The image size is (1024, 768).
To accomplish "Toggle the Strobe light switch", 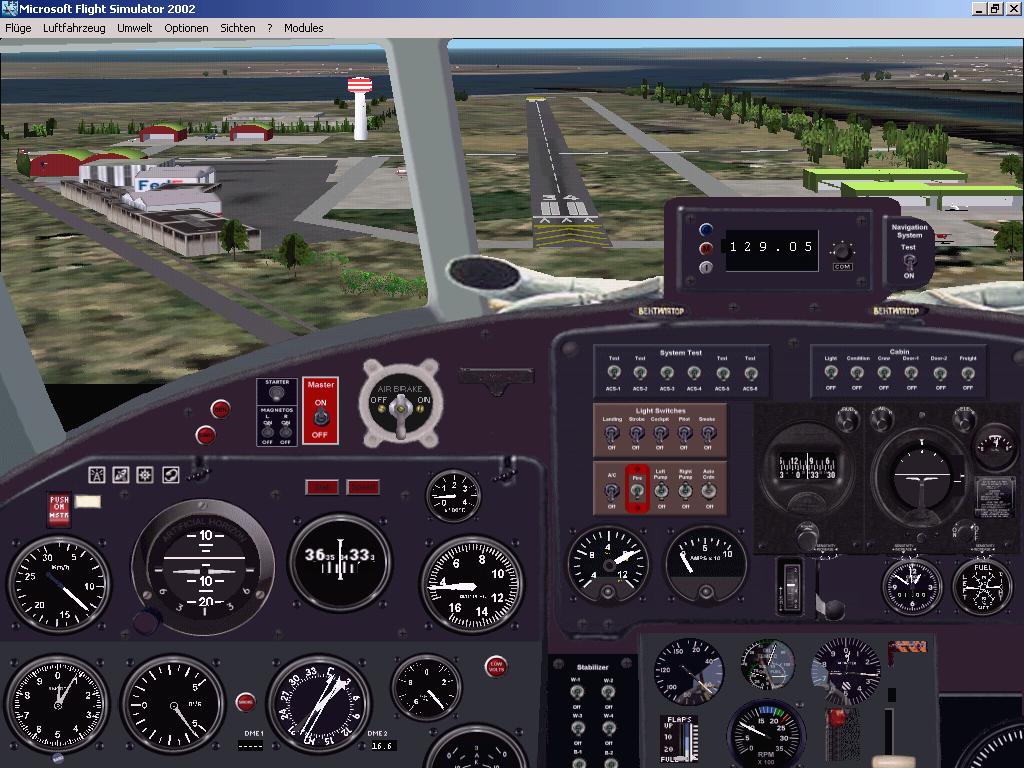I will point(637,434).
